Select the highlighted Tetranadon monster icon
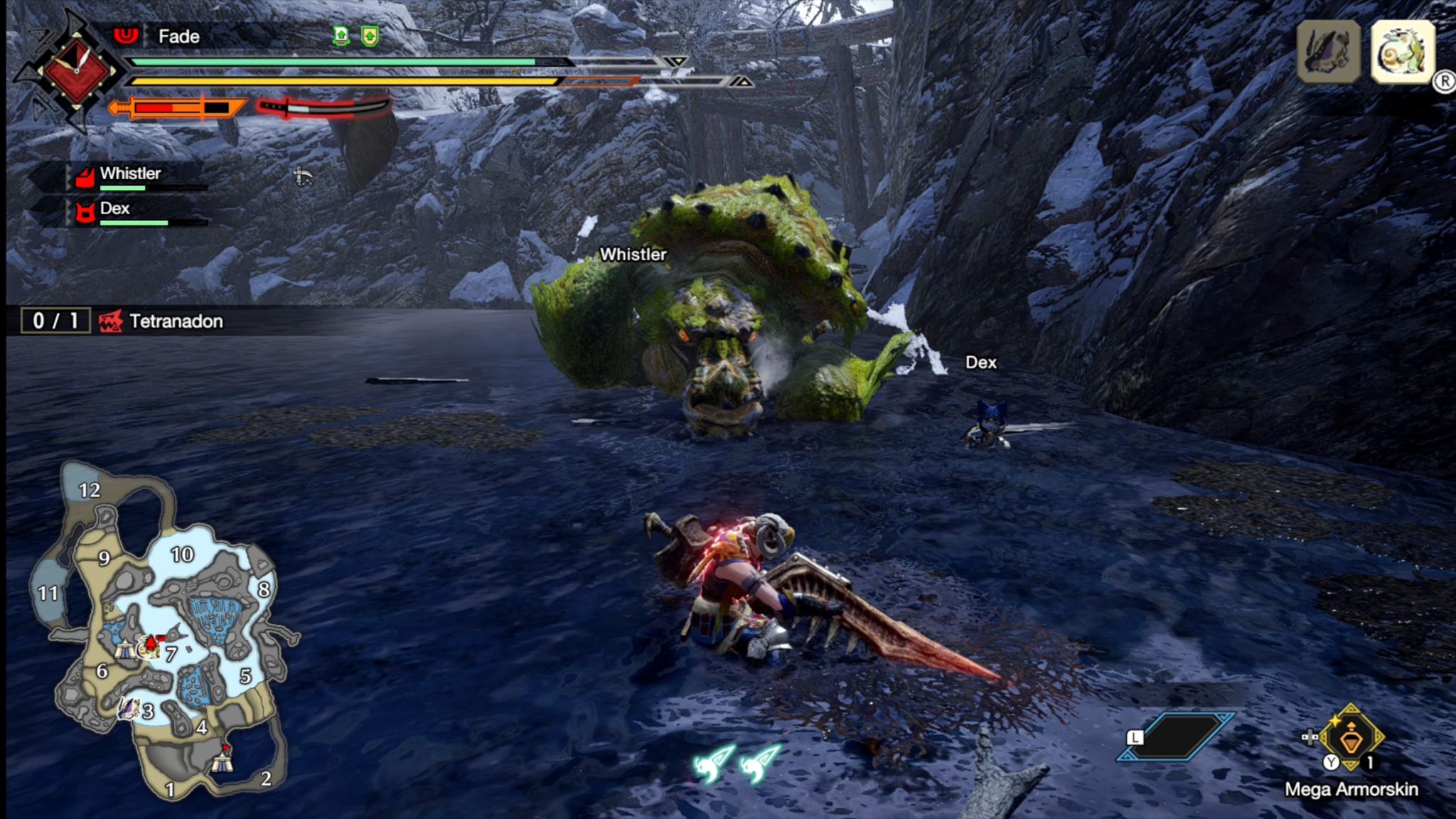The height and width of the screenshot is (819, 1456). [x=1402, y=52]
